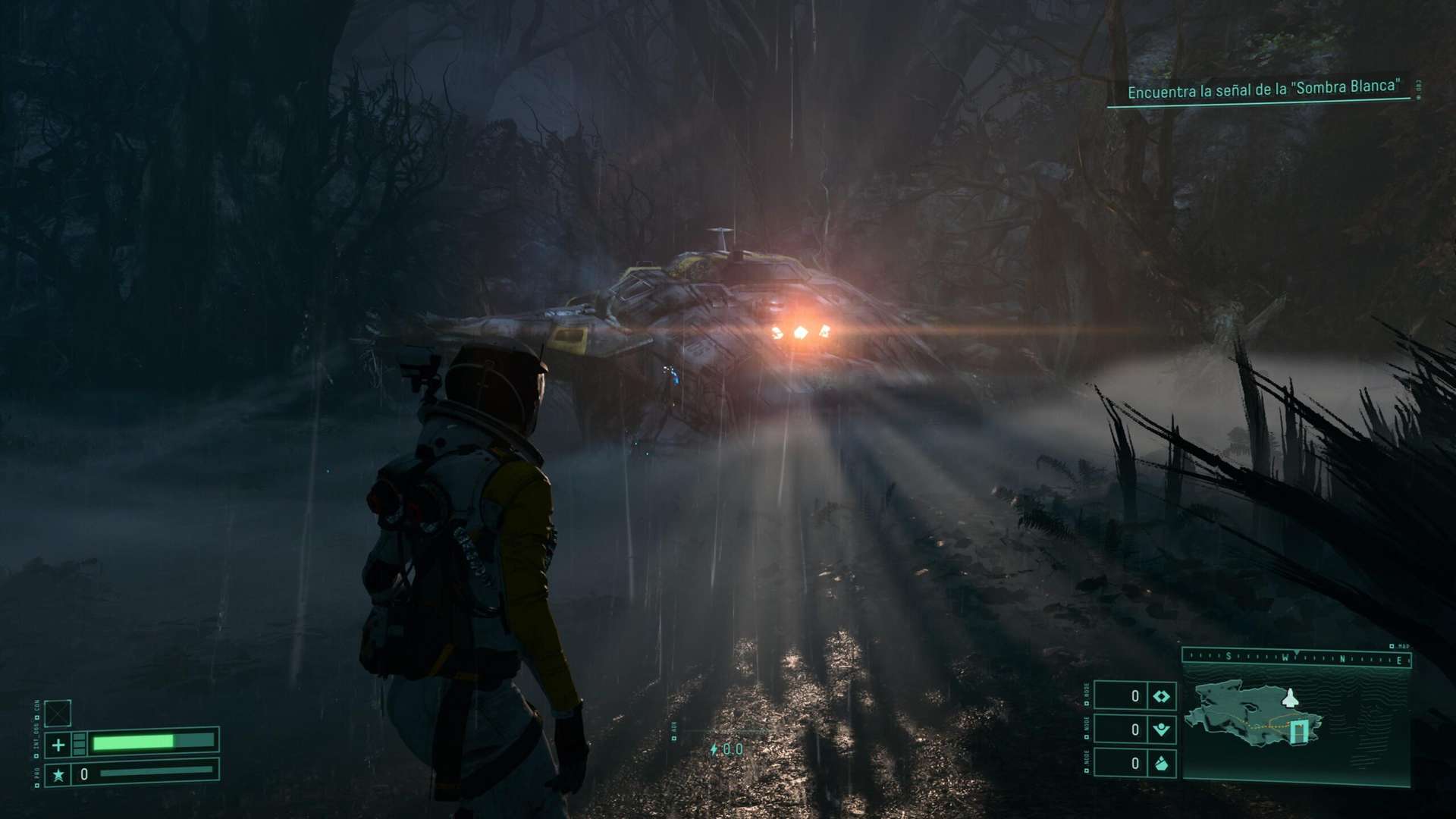Select the empty consumable slot
This screenshot has width=1456, height=819.
(x=58, y=713)
